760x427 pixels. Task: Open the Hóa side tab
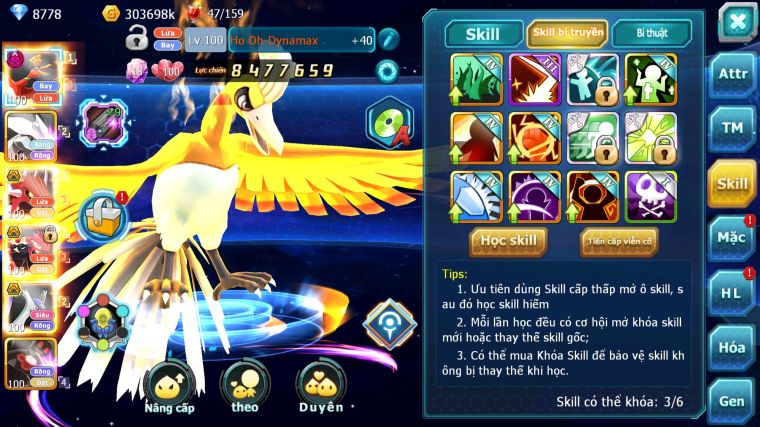coord(733,347)
